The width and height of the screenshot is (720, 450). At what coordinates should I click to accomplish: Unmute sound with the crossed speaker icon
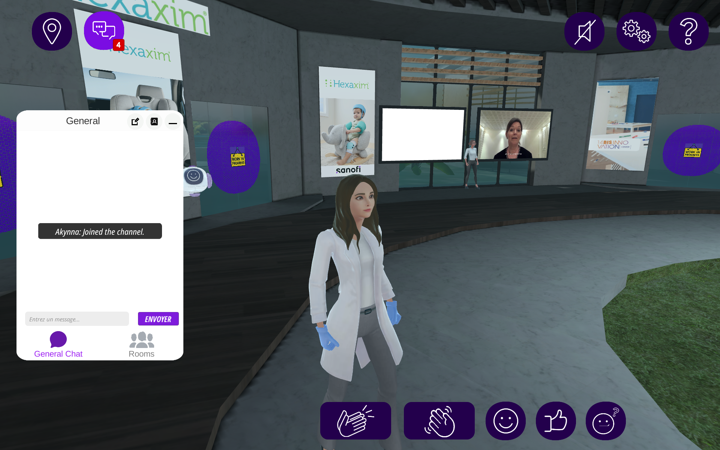pos(584,31)
